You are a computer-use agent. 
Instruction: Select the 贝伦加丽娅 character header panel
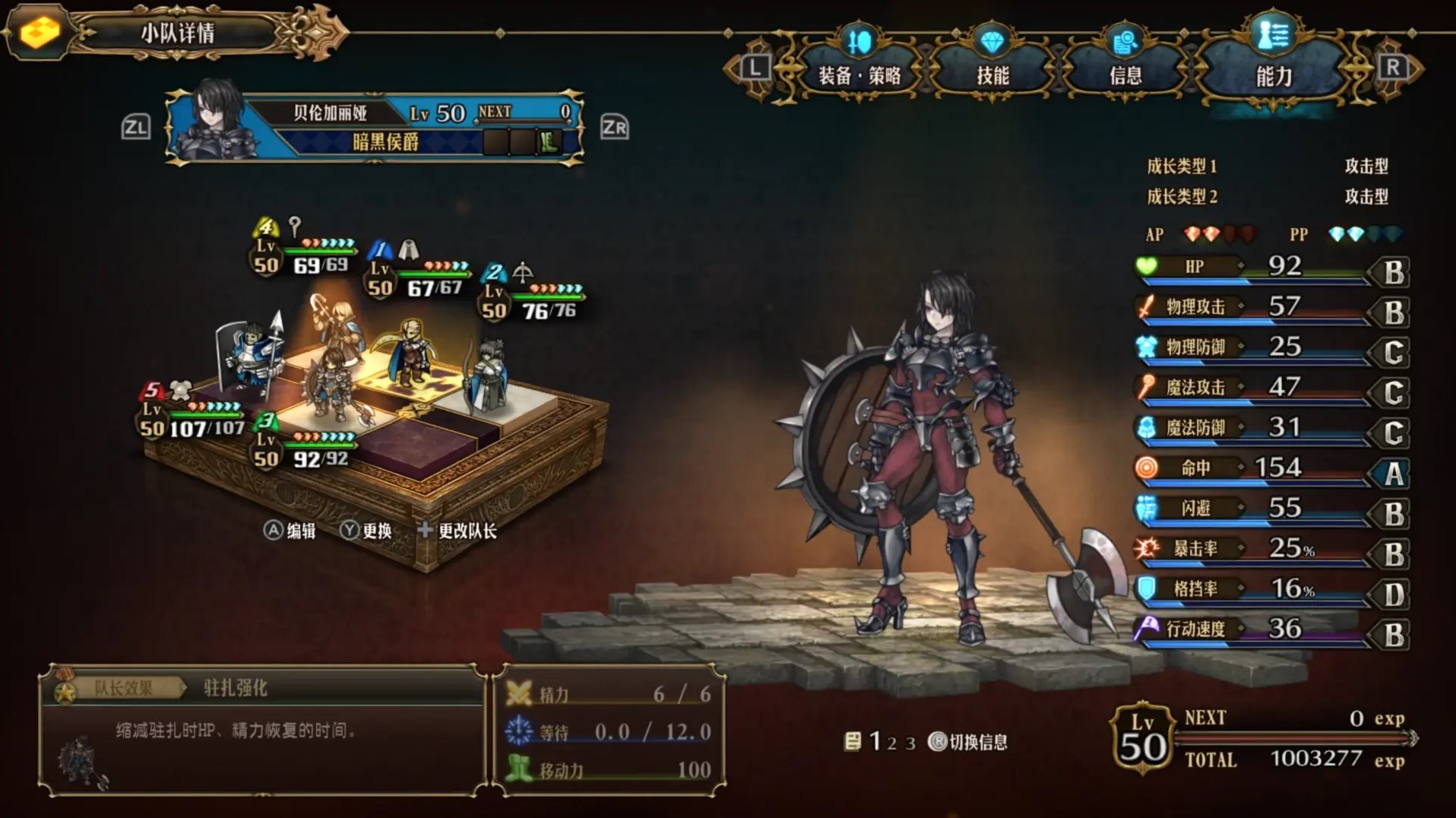(x=375, y=127)
